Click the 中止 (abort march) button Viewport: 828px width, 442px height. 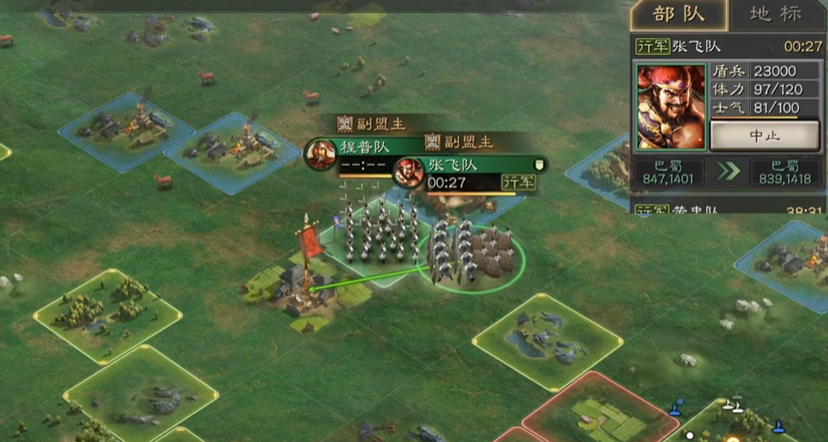764,134
